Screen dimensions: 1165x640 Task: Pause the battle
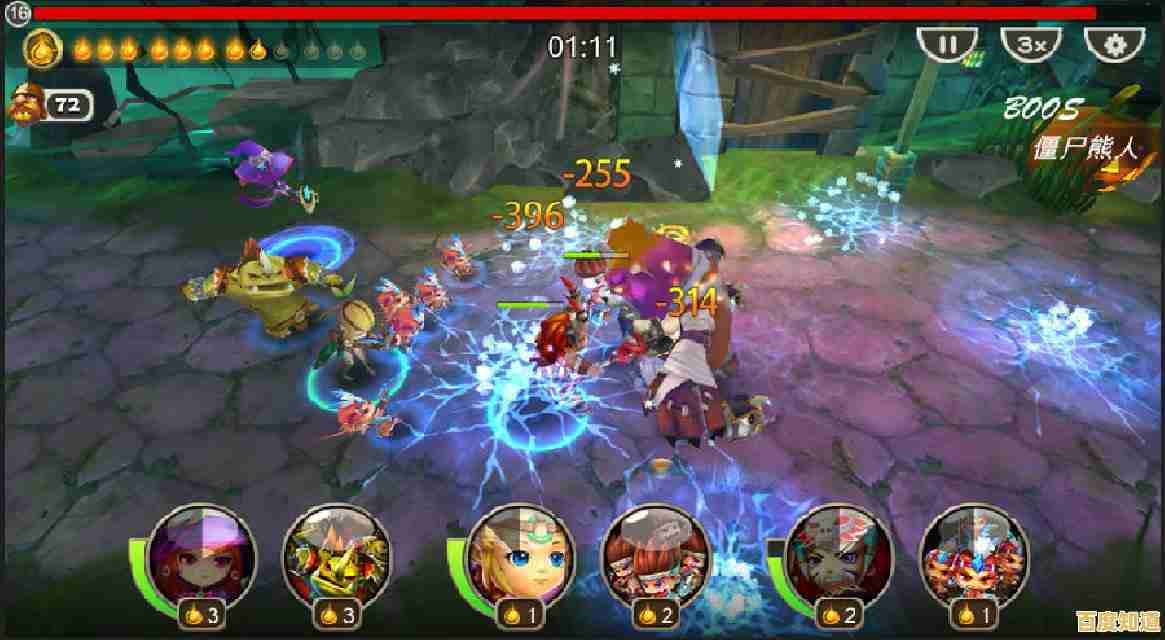pos(946,45)
